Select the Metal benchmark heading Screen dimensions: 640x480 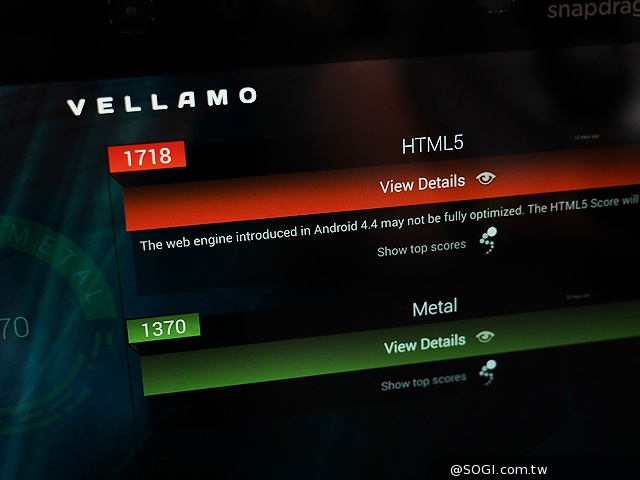pyautogui.click(x=435, y=308)
